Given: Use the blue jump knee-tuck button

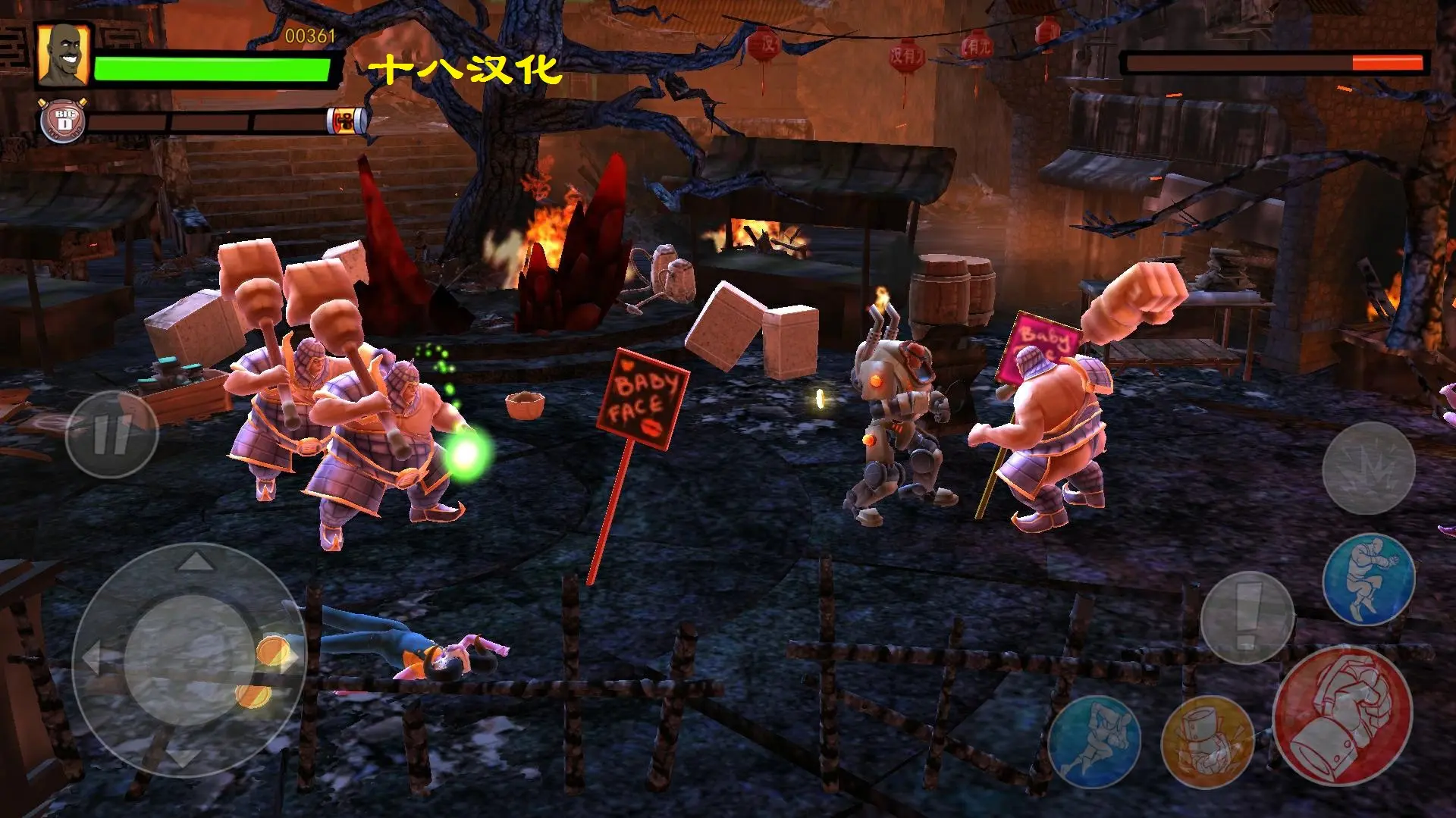Looking at the screenshot, I should tap(1368, 579).
